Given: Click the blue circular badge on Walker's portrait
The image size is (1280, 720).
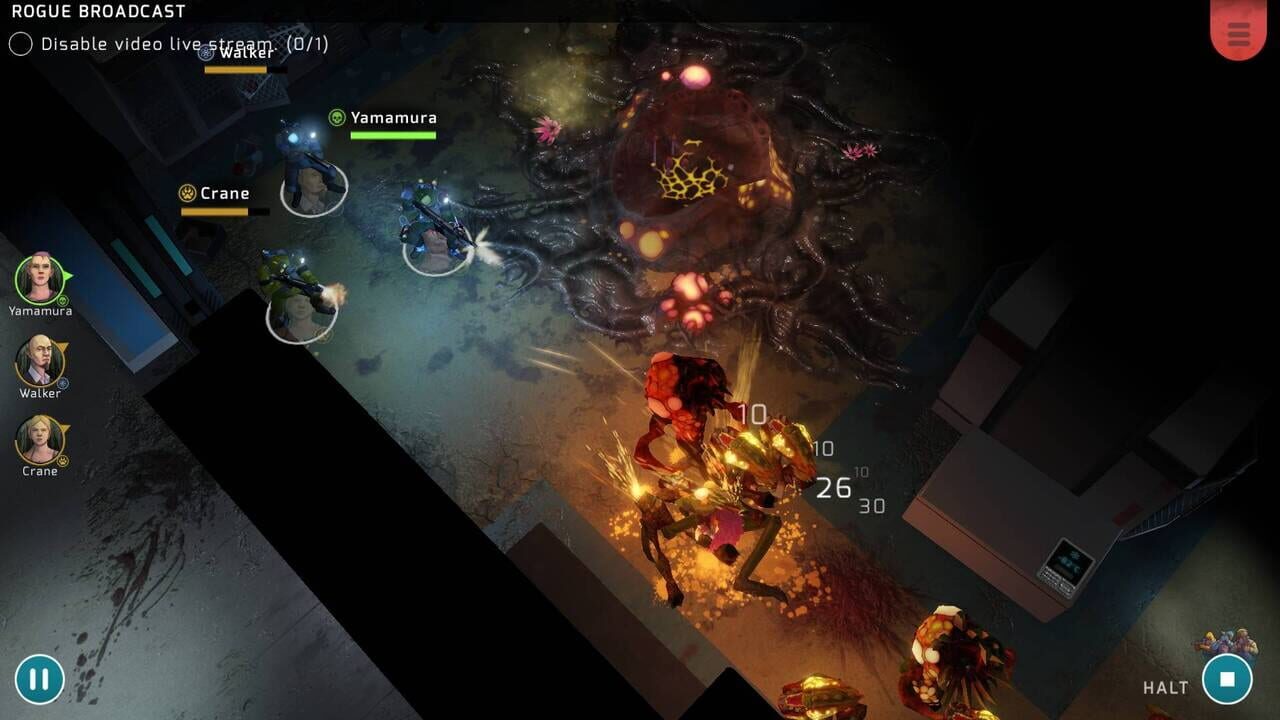Looking at the screenshot, I should 62,382.
